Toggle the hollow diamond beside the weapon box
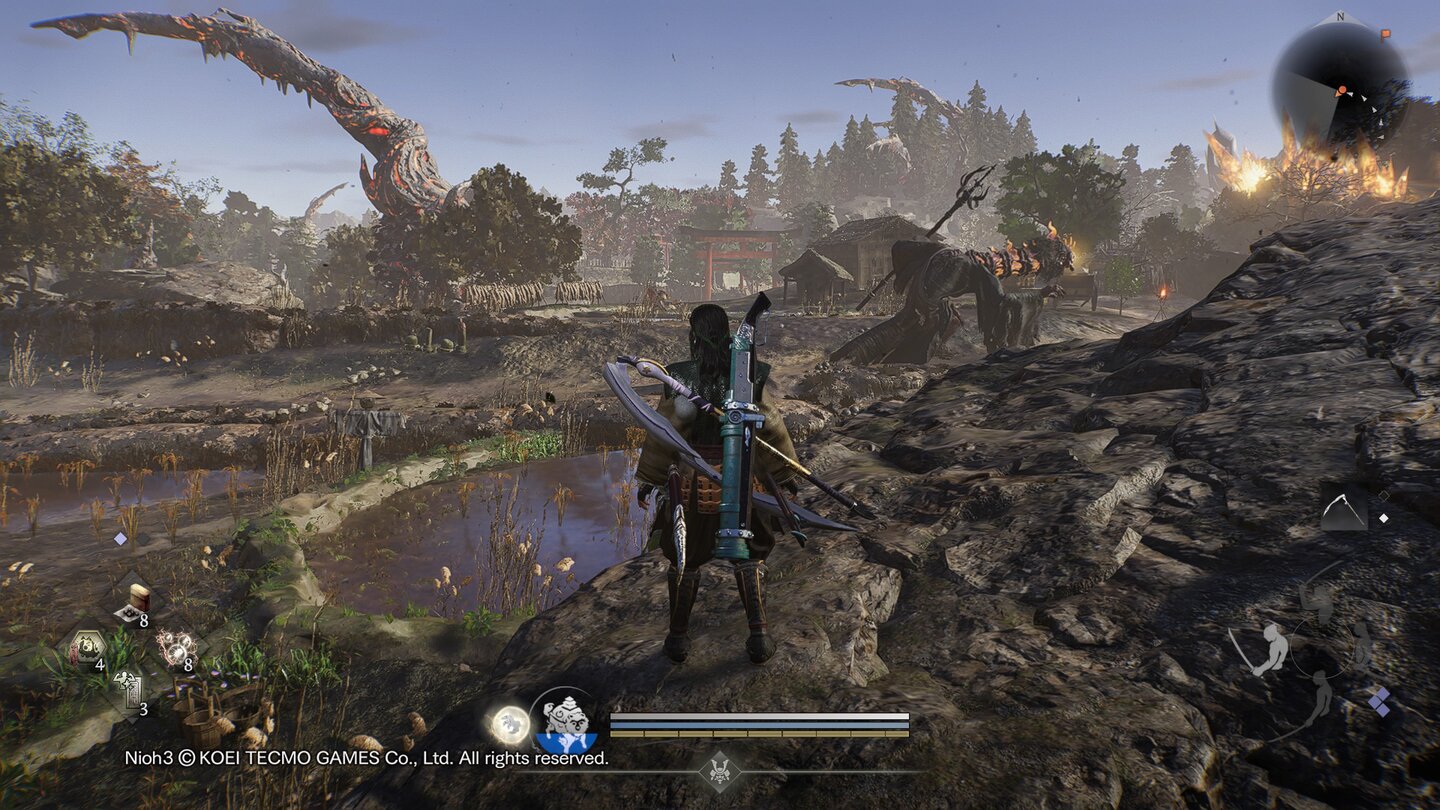This screenshot has height=810, width=1440. [x=1383, y=496]
